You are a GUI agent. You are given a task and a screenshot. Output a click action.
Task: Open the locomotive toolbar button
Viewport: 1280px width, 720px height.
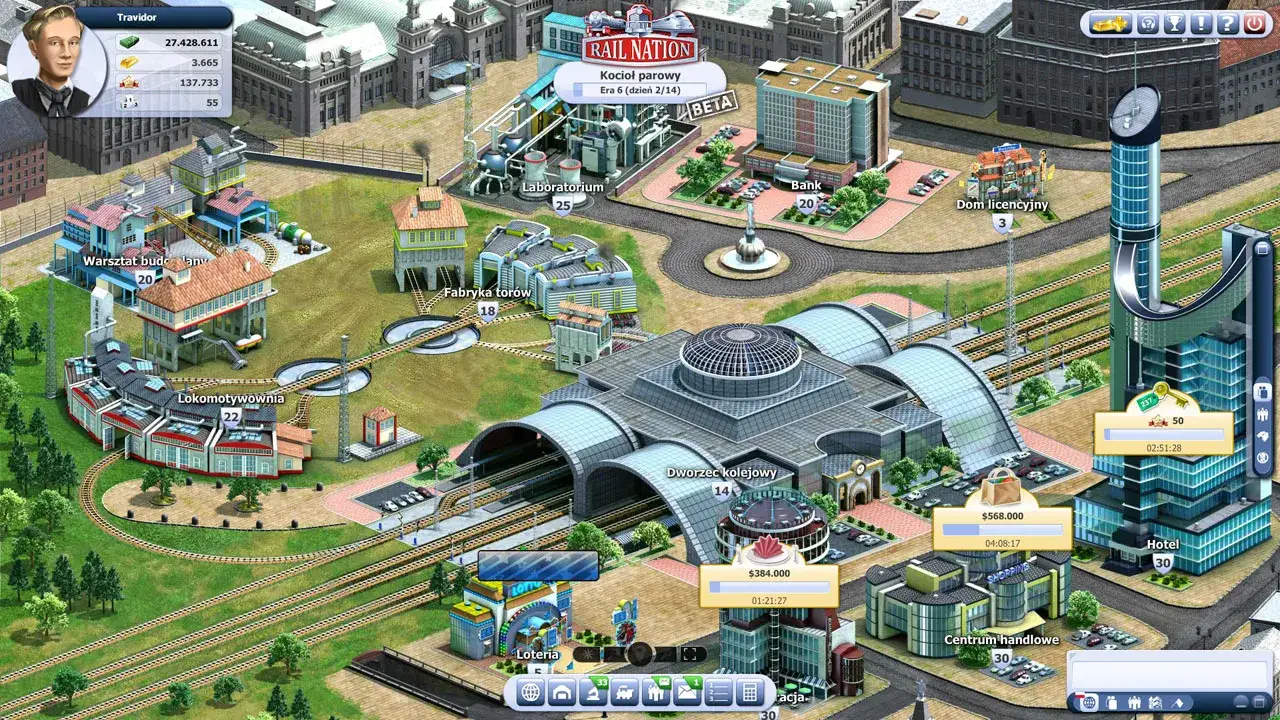pos(625,692)
